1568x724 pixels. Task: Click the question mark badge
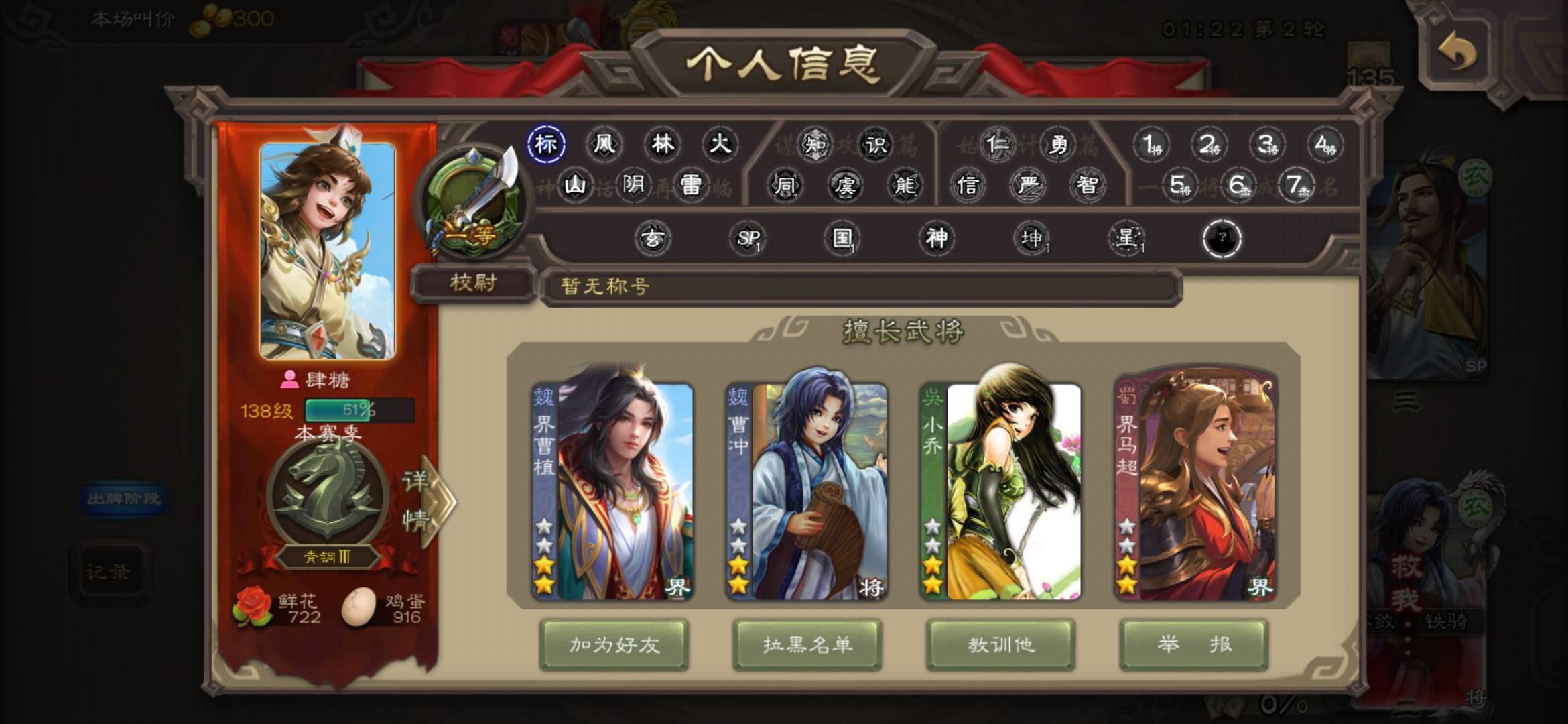click(x=1222, y=238)
